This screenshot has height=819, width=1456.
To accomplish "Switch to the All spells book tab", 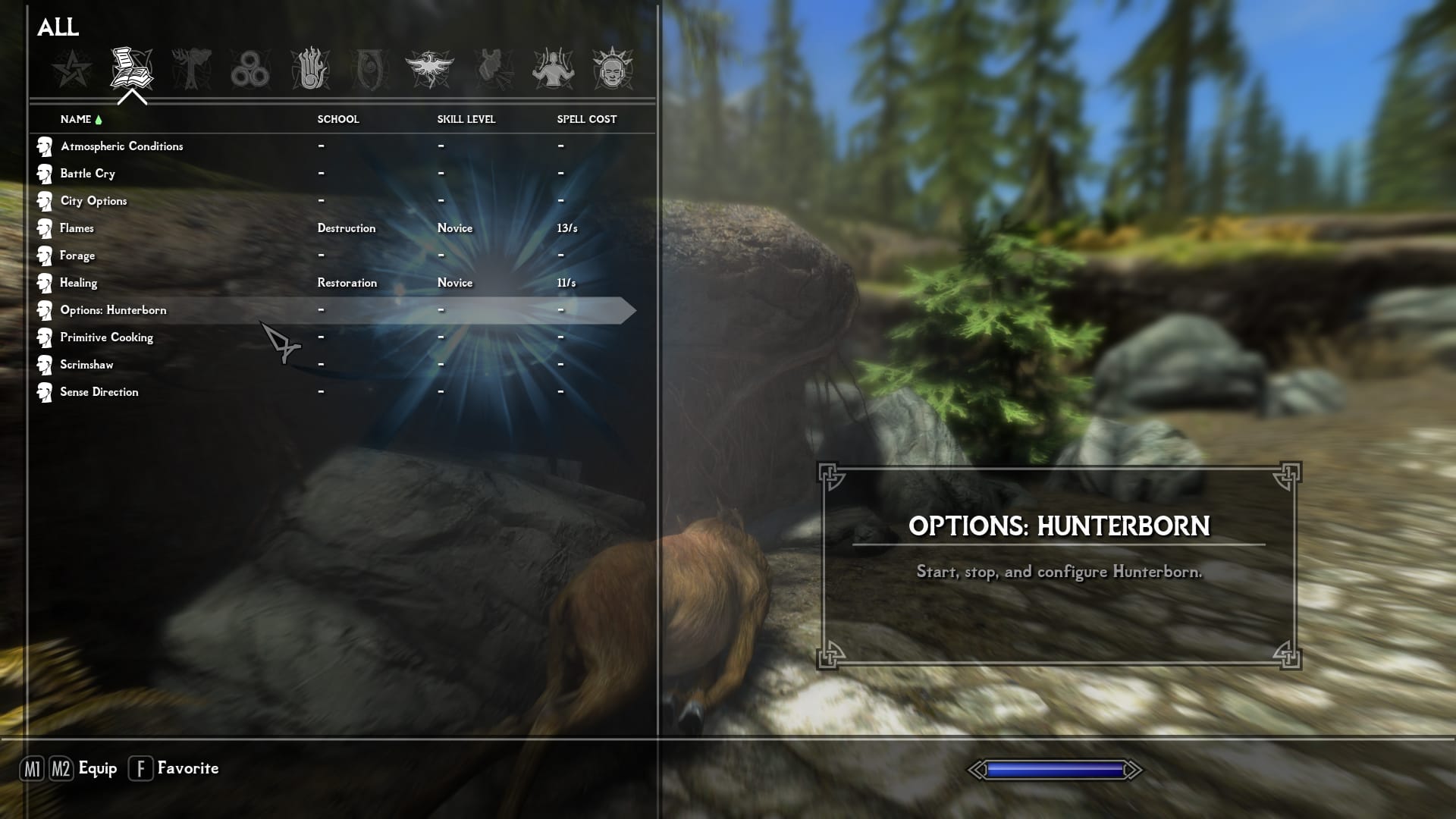I will [x=131, y=69].
